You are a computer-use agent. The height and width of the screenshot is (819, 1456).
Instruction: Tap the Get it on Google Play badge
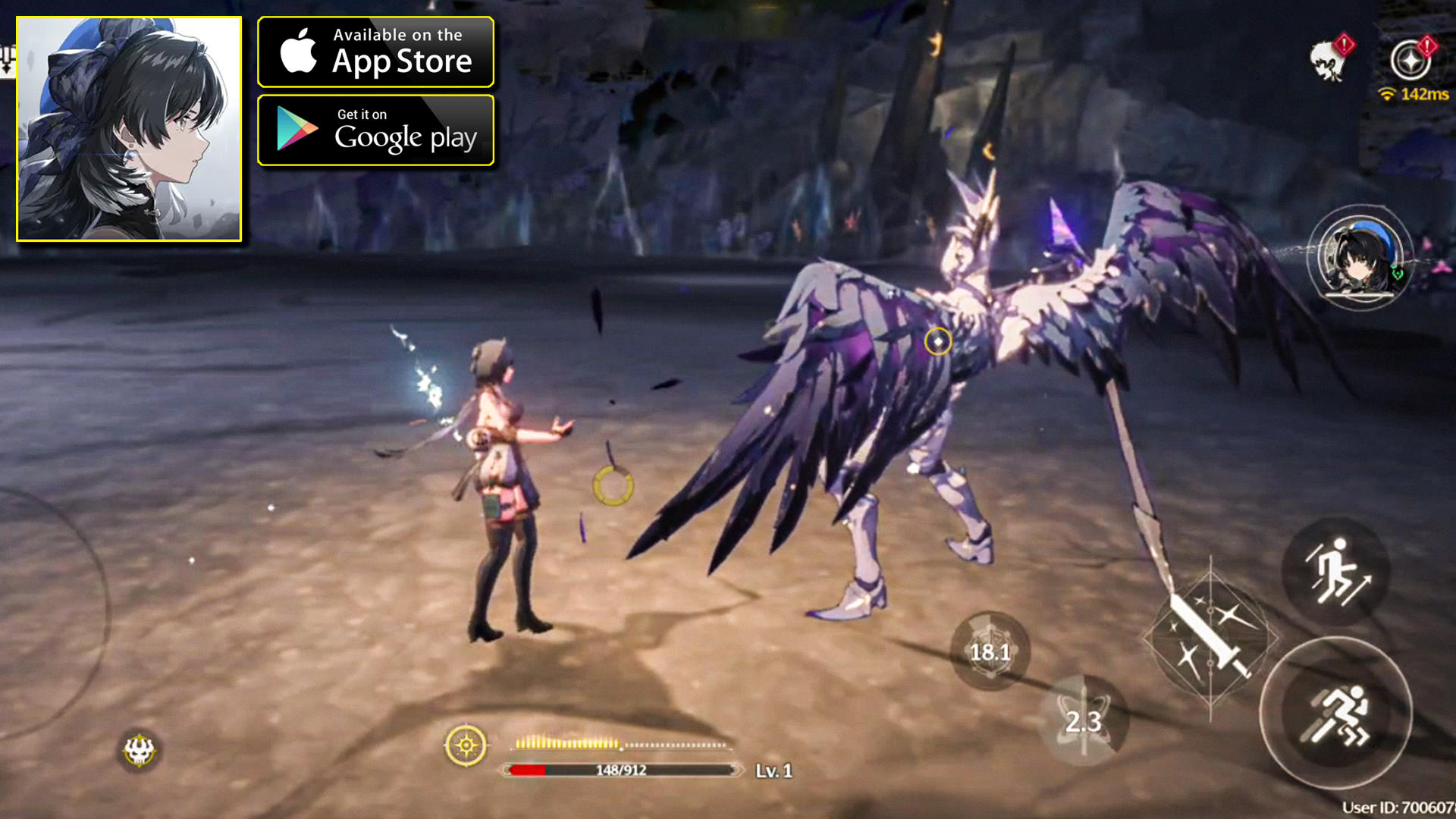pyautogui.click(x=375, y=130)
